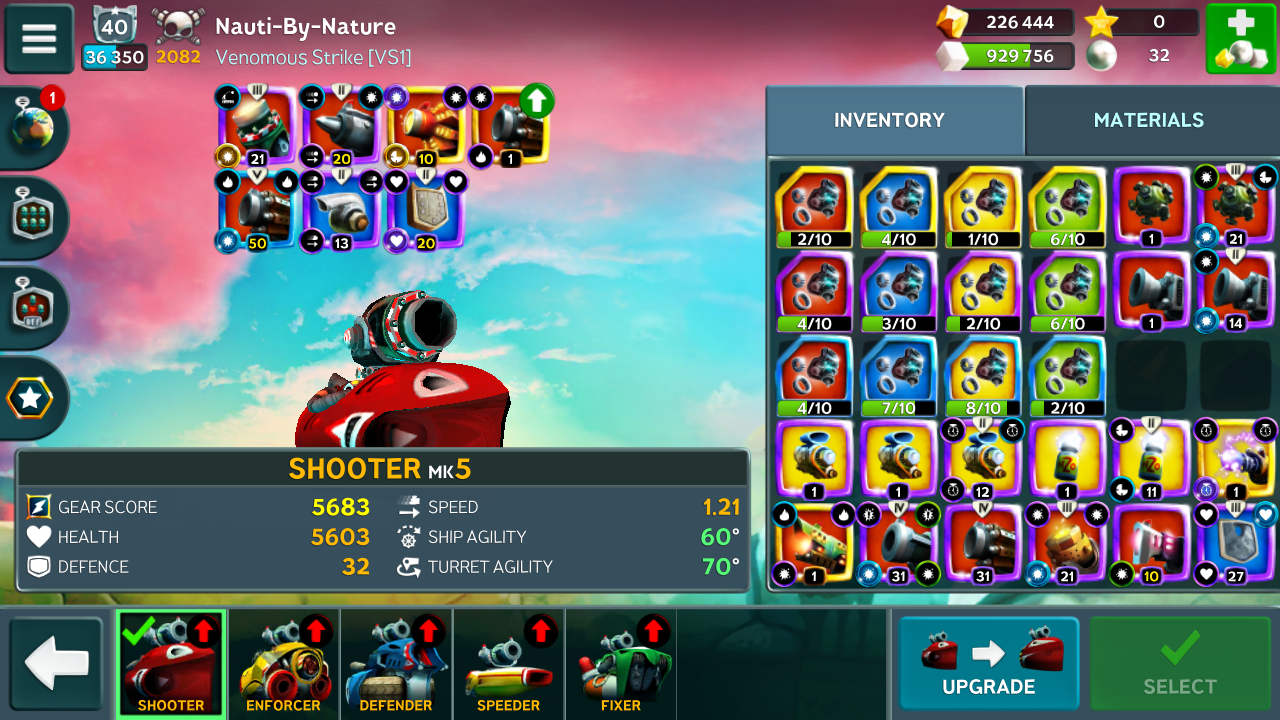Go back with the left arrow button
This screenshot has width=1280, height=720.
(56, 664)
